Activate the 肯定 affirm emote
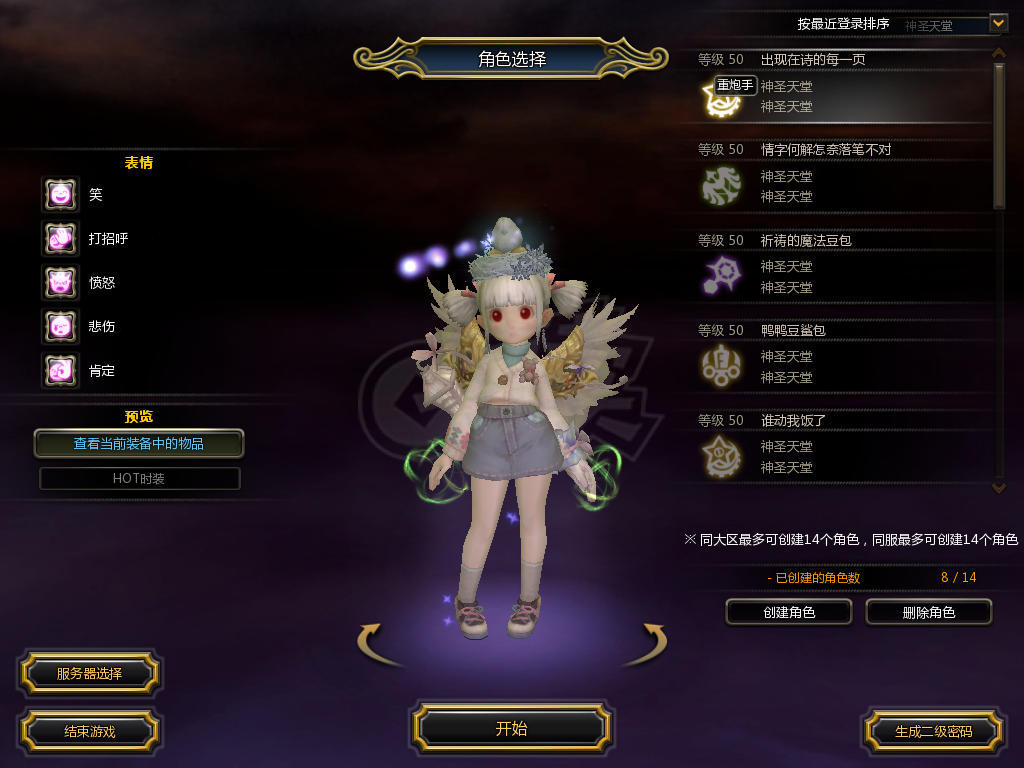Image resolution: width=1024 pixels, height=768 pixels. pos(60,371)
